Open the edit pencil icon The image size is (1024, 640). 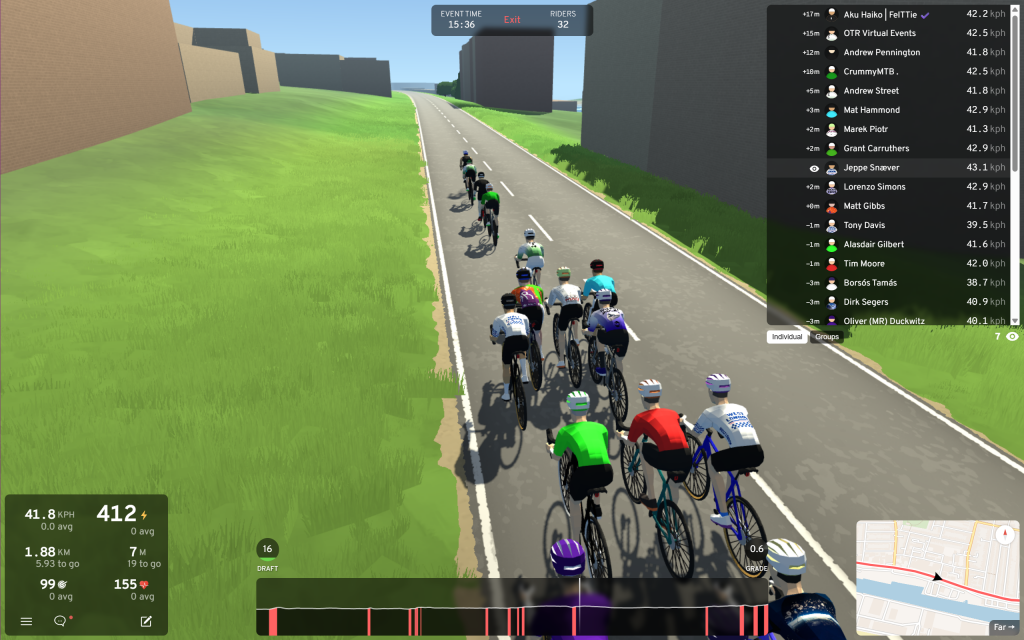[146, 621]
